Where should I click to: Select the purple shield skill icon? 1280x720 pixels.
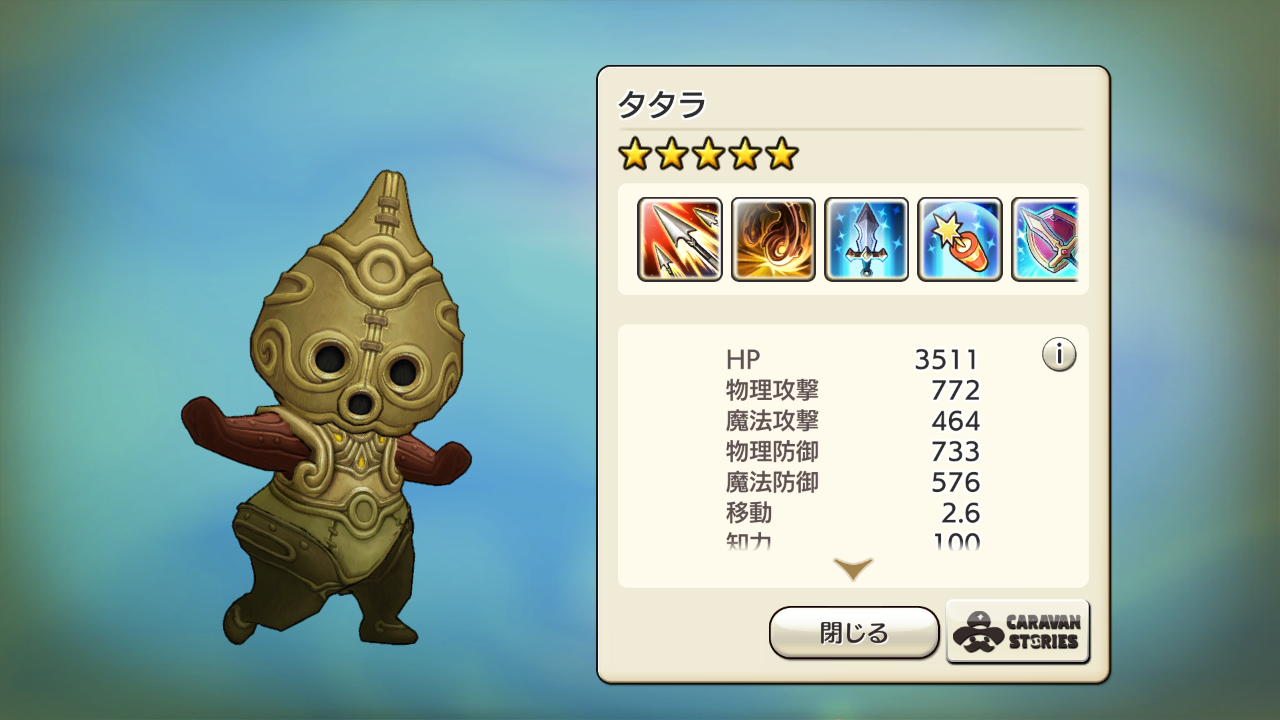click(1045, 239)
